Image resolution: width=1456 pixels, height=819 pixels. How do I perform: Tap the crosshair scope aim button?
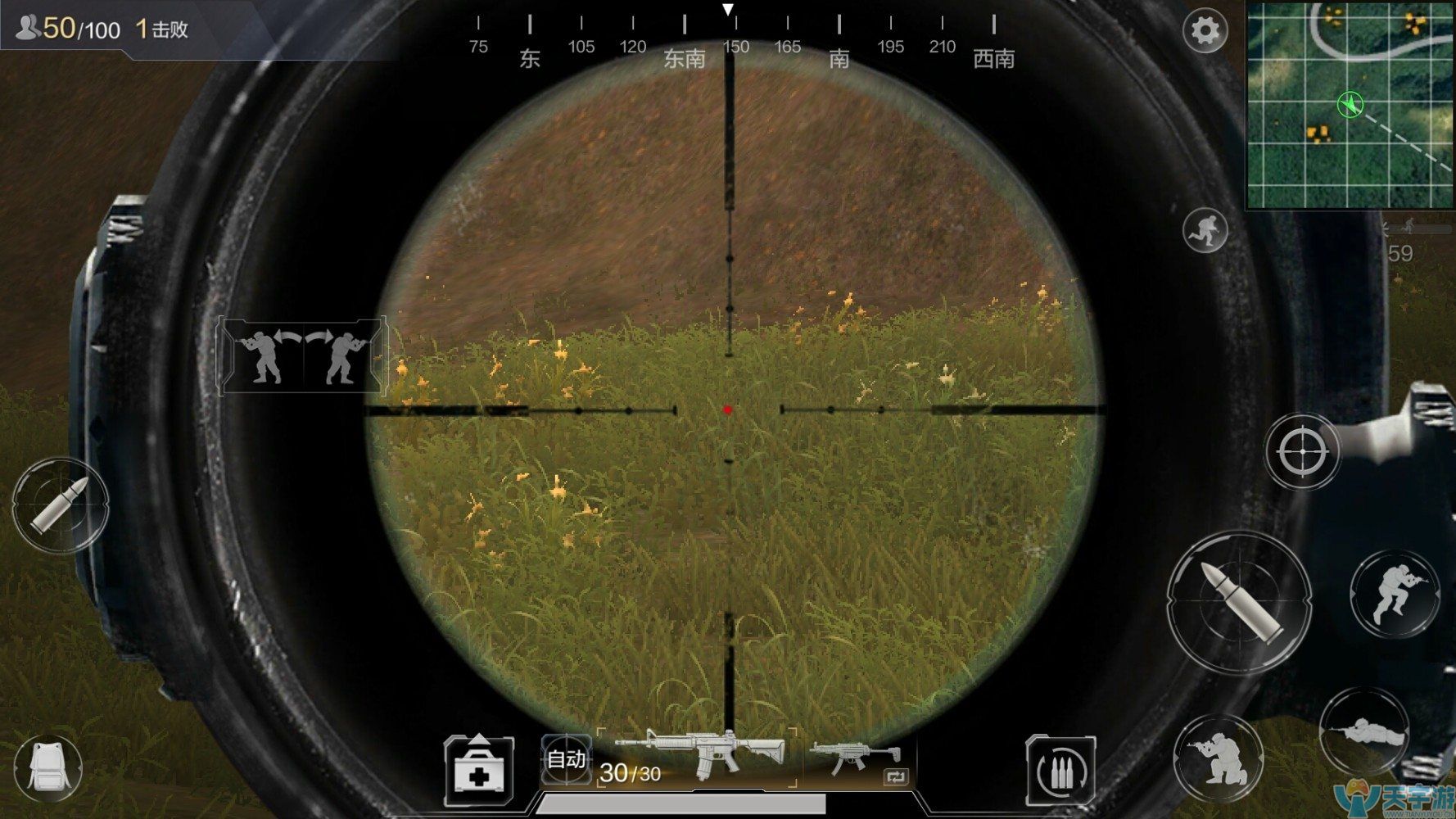click(1301, 450)
